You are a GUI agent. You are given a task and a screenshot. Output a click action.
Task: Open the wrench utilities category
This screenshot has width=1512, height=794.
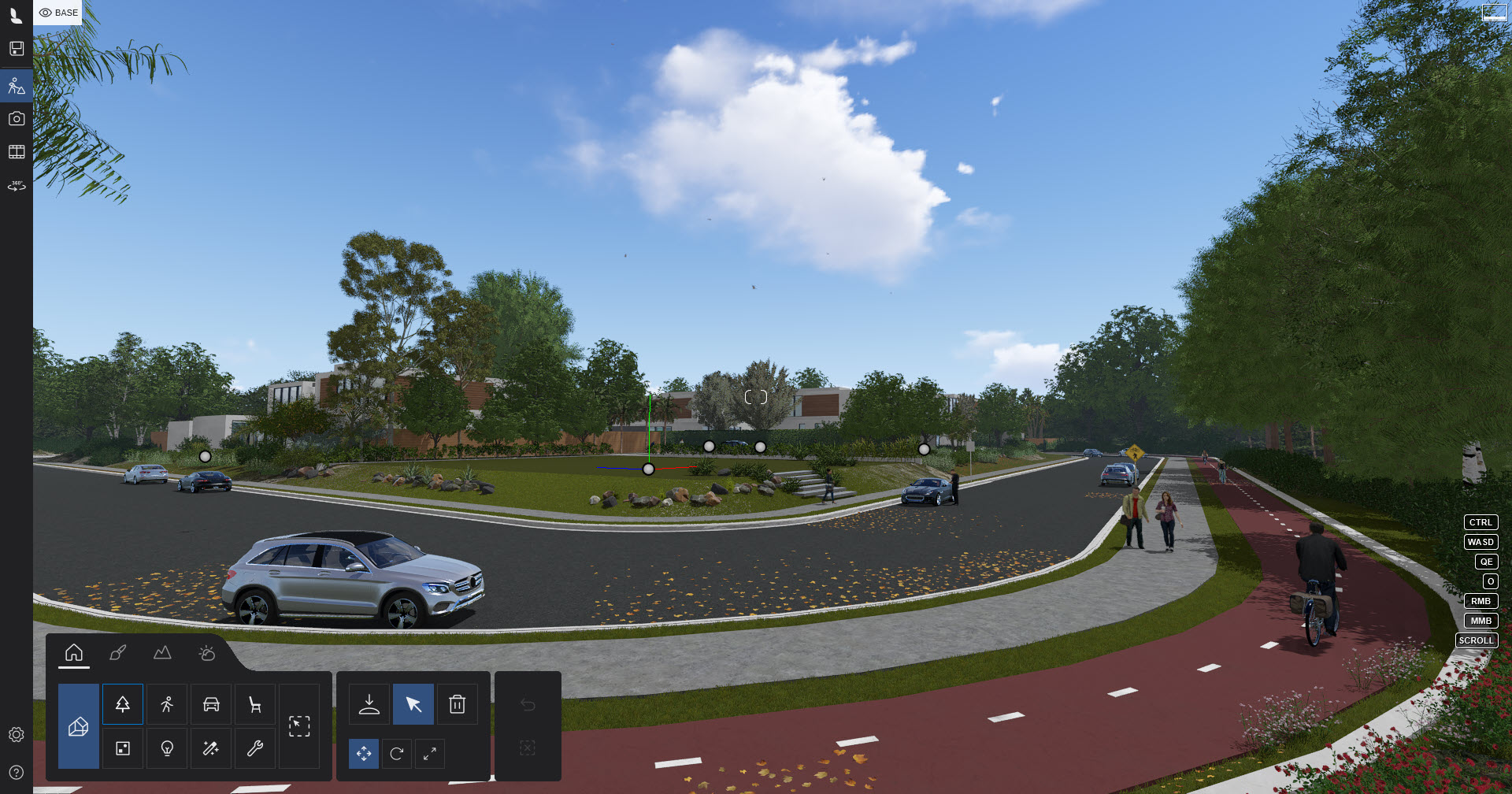[255, 748]
